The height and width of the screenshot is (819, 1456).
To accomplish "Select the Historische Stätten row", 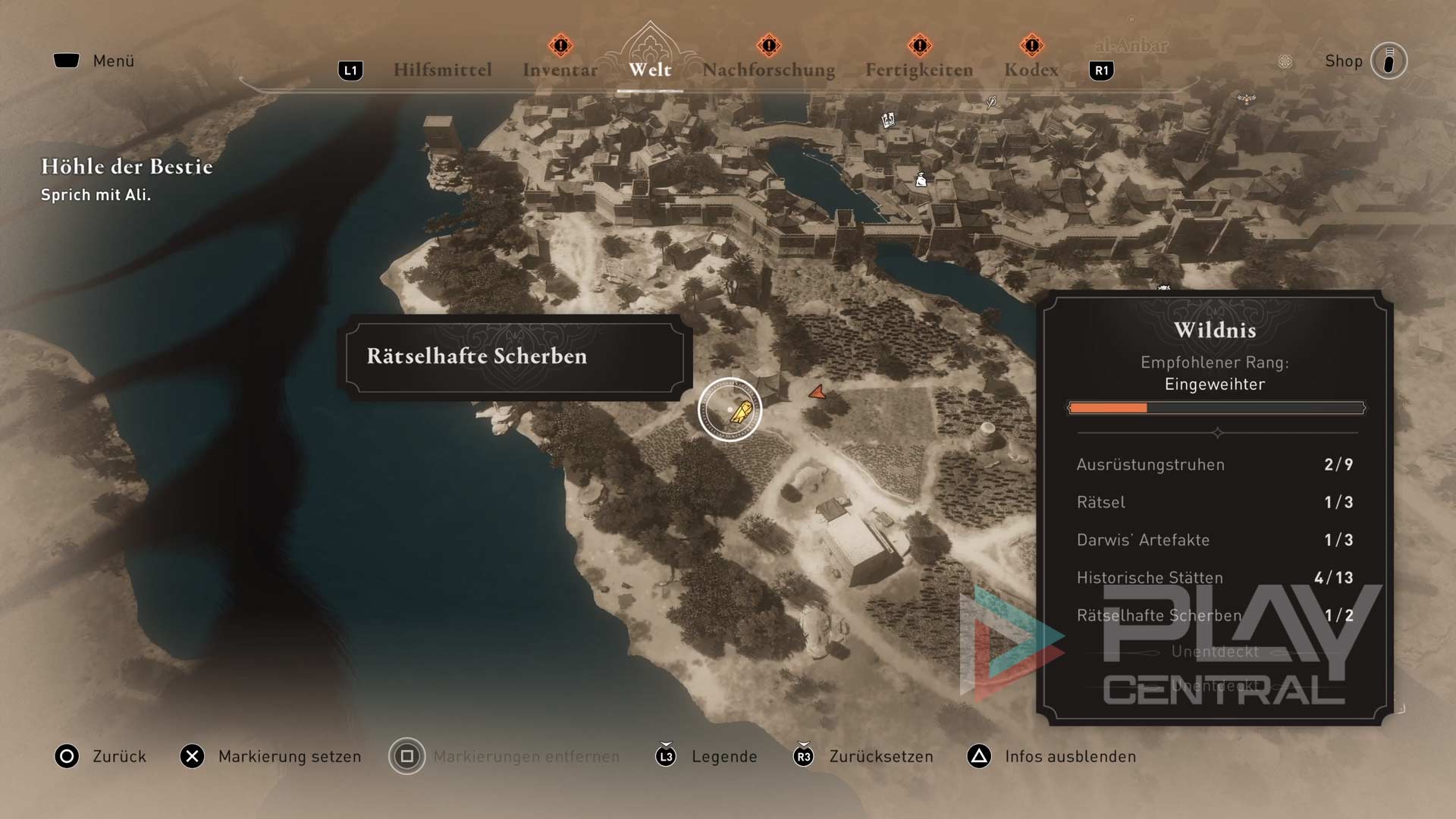I will click(1214, 578).
